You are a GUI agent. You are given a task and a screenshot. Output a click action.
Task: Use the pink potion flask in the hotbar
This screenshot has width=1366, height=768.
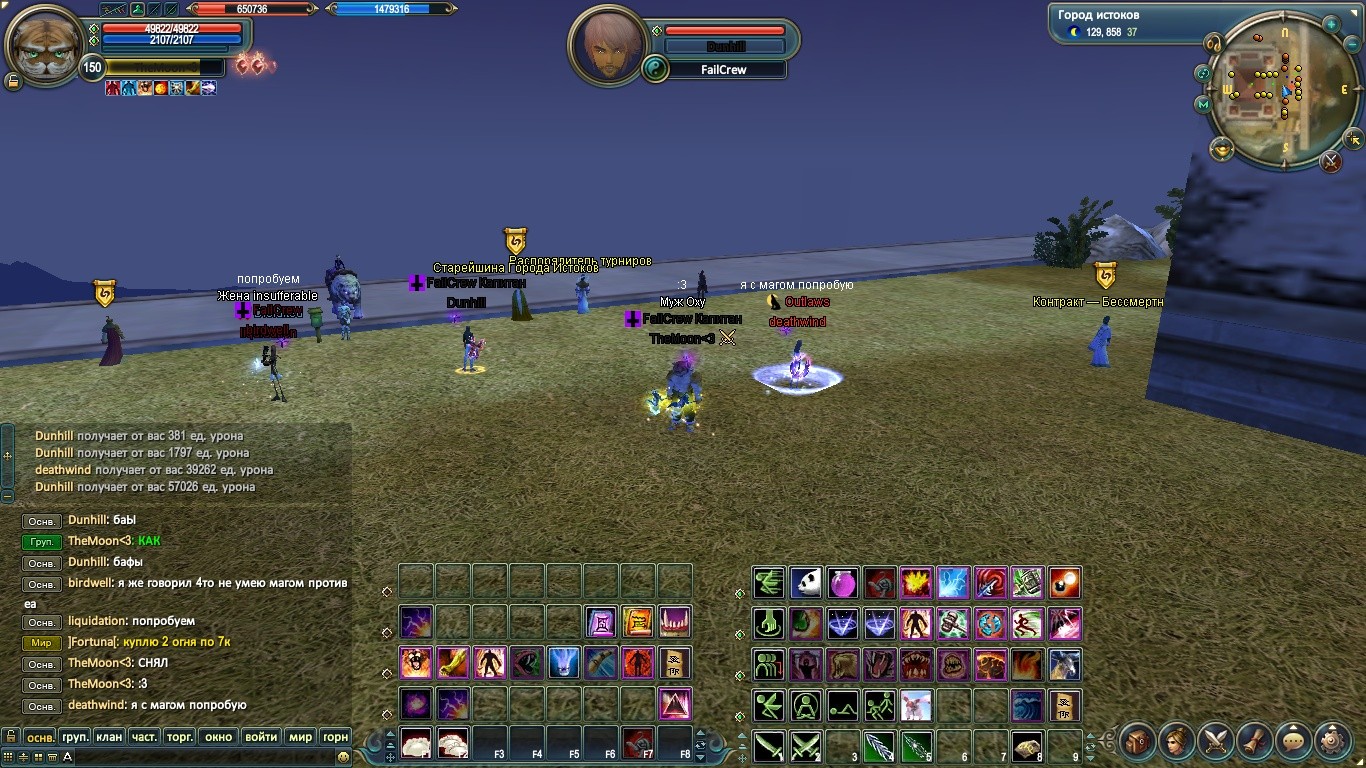tap(843, 582)
